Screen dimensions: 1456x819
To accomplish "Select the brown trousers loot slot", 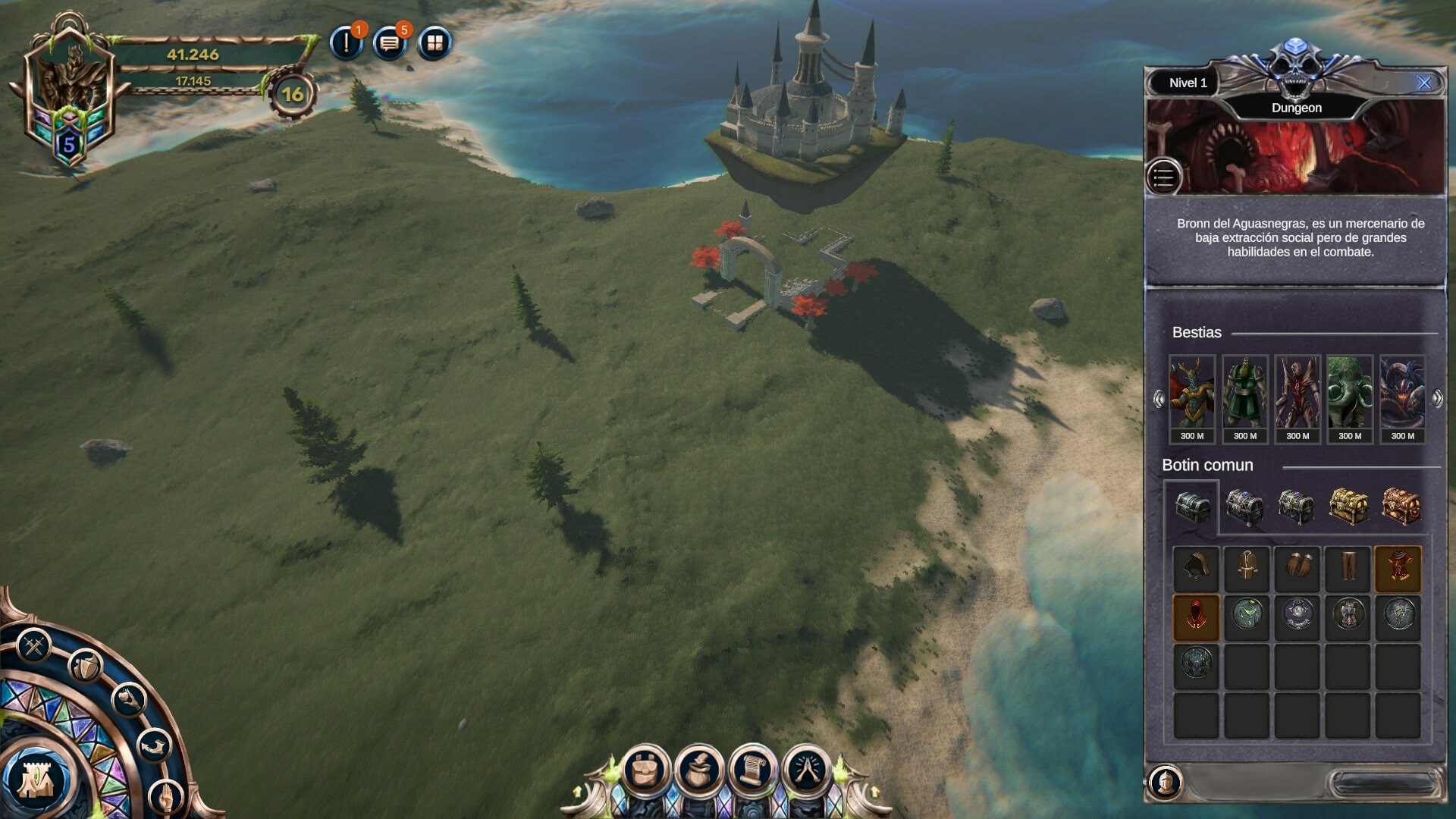I will pos(1348,568).
